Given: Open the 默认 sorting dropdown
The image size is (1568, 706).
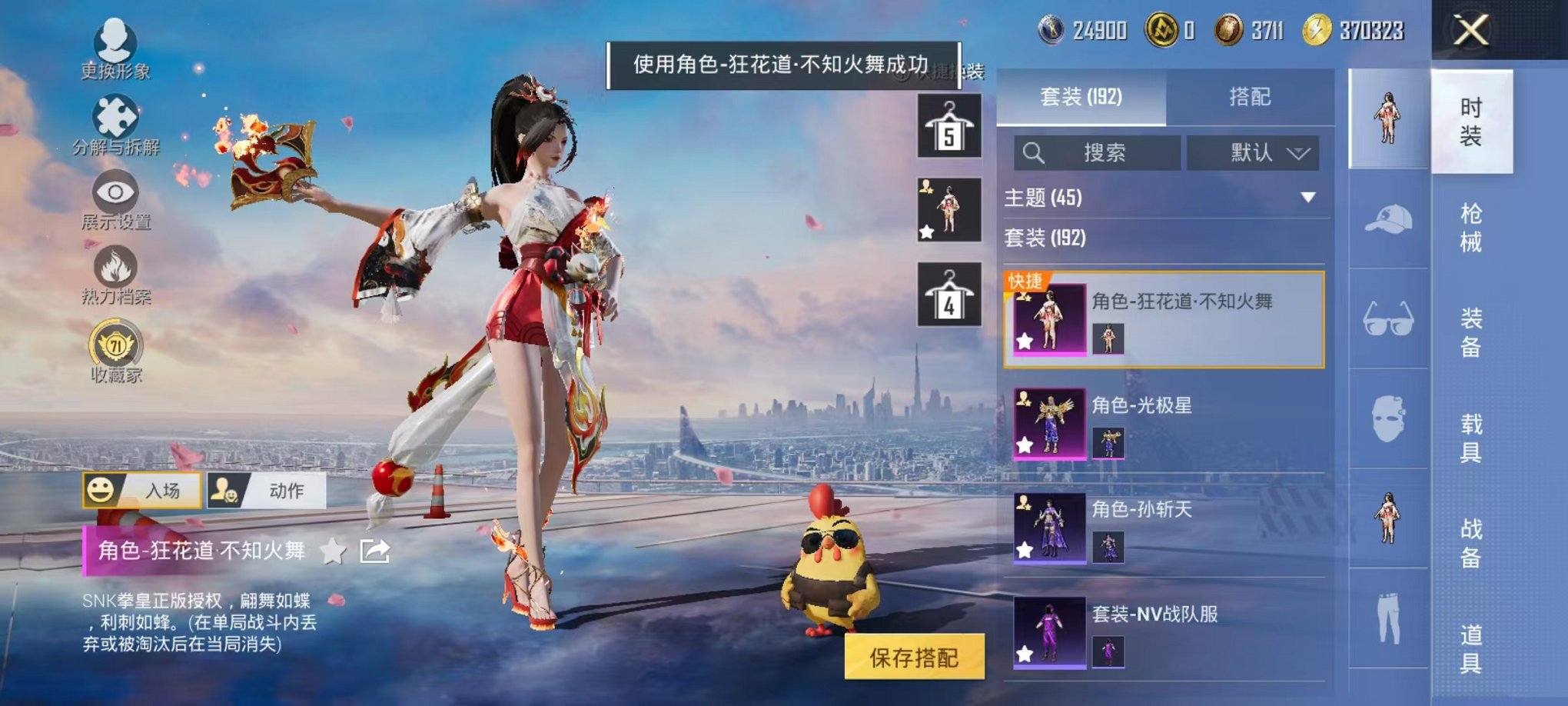Looking at the screenshot, I should tap(1253, 152).
